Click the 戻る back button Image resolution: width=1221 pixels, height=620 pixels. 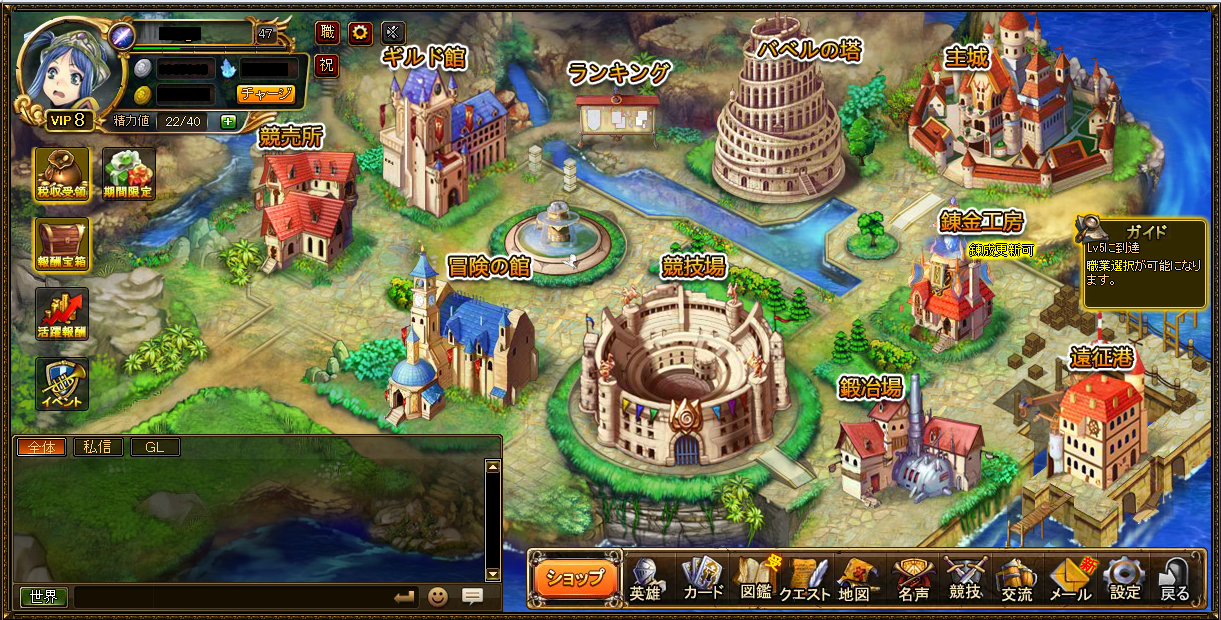coord(1175,579)
